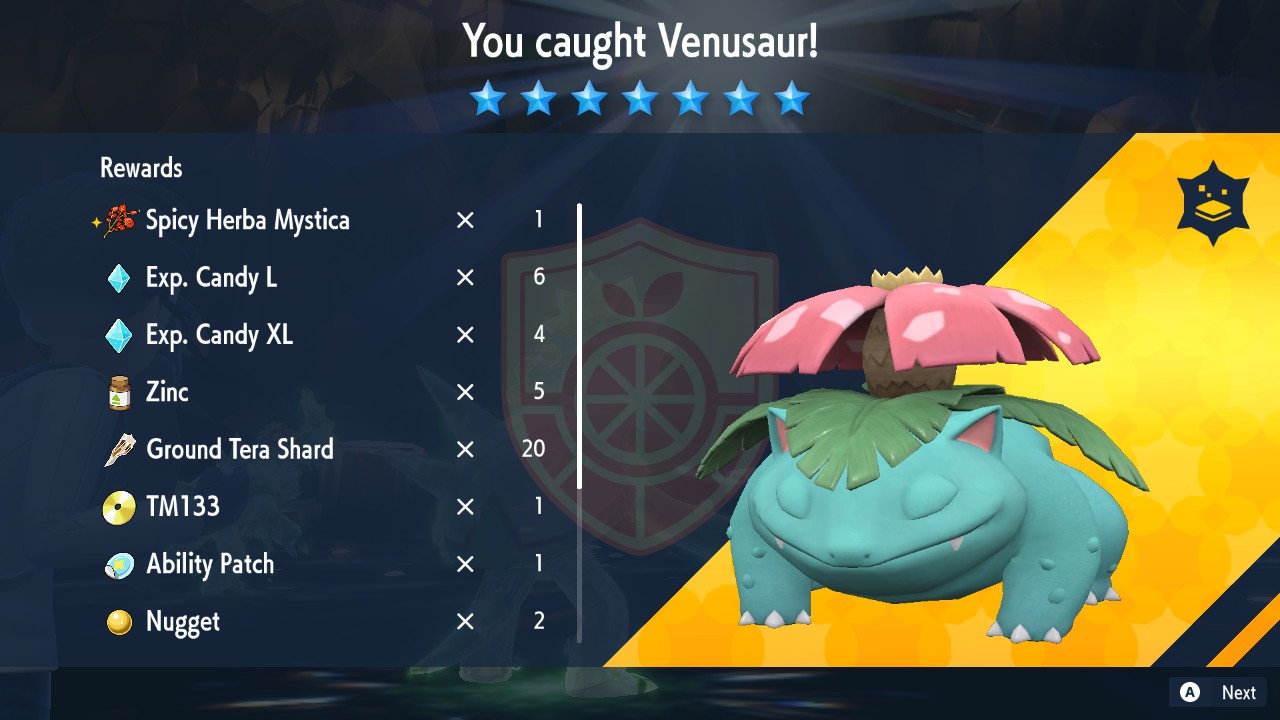This screenshot has width=1280, height=720.
Task: Select the Ground Tera Shard icon
Action: tap(118, 450)
